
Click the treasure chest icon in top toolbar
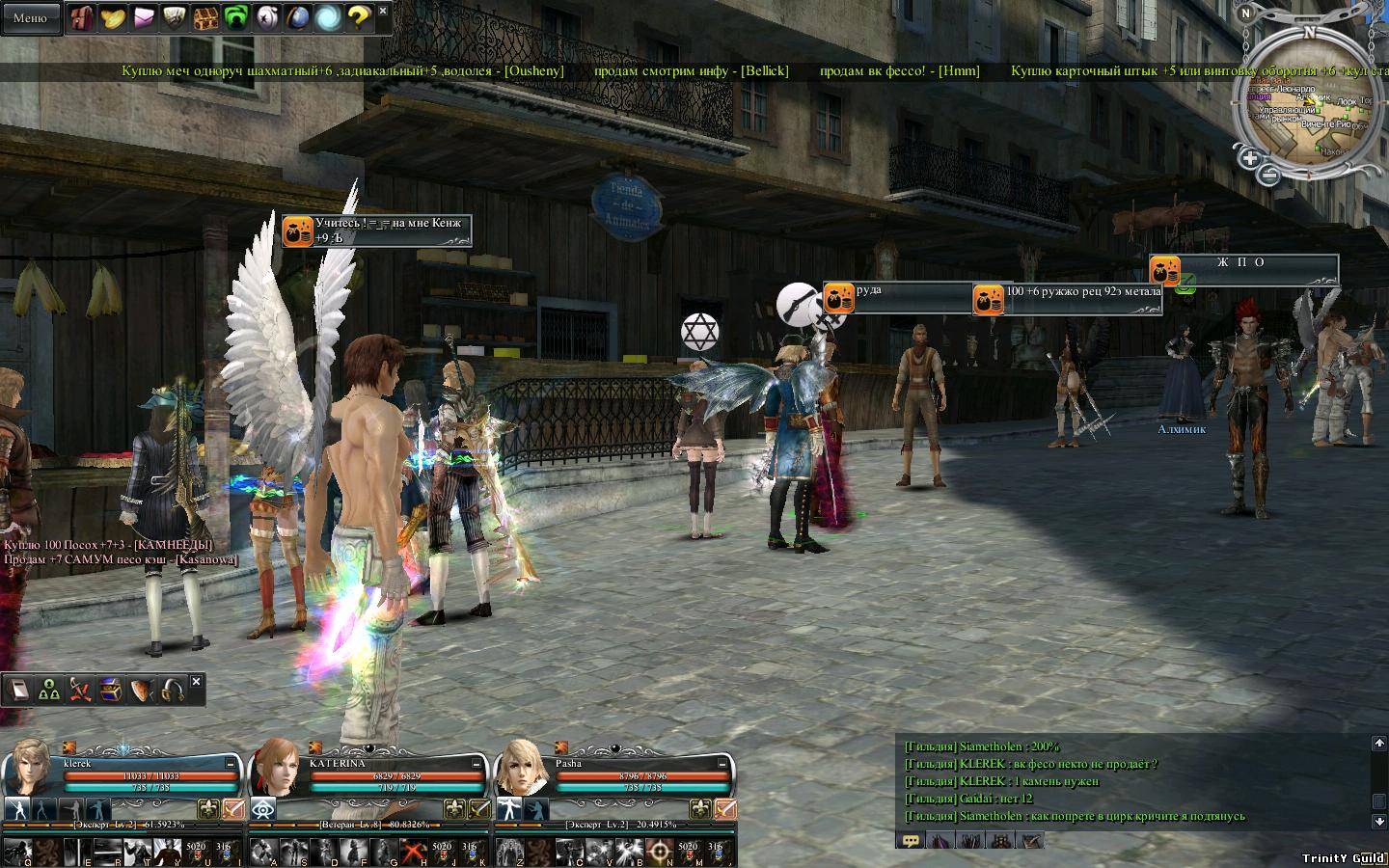pos(205,16)
